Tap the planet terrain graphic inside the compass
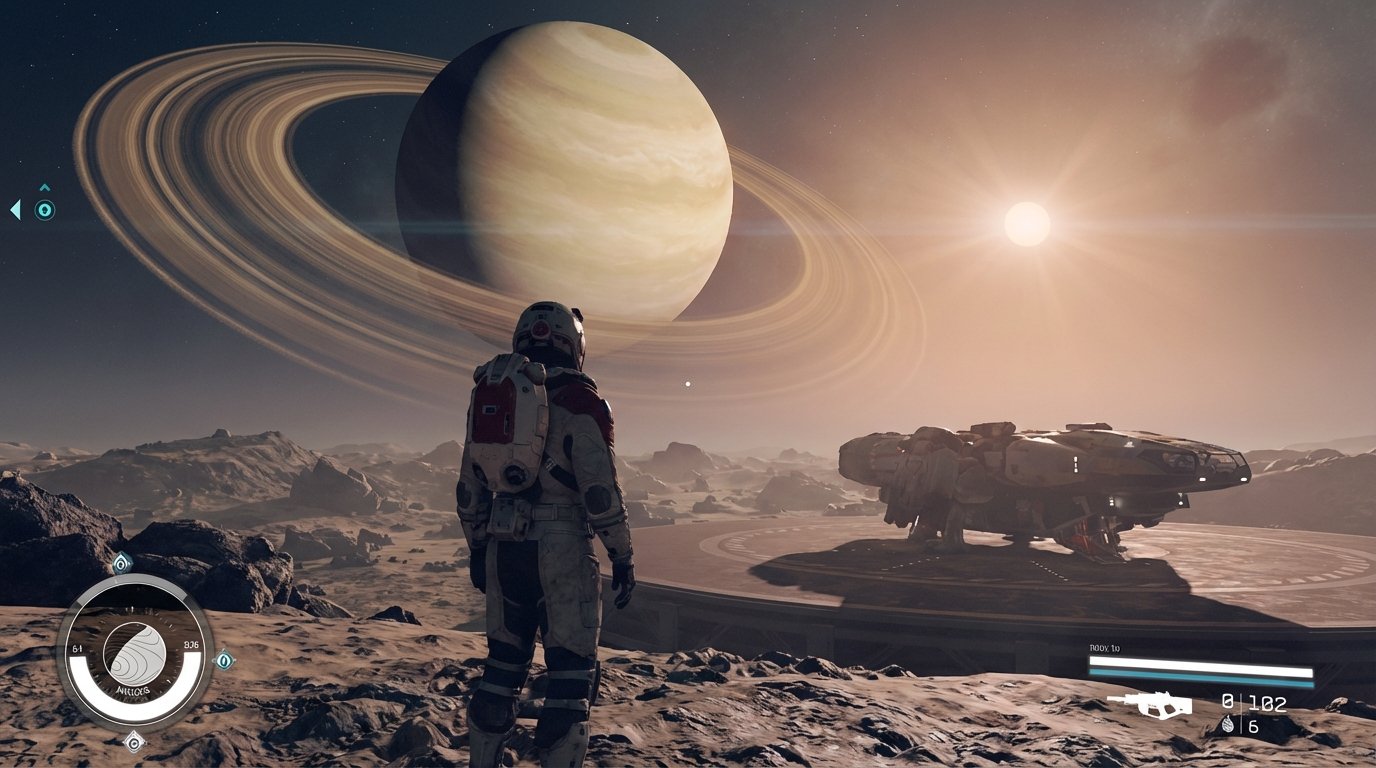The width and height of the screenshot is (1376, 768). pyautogui.click(x=135, y=653)
